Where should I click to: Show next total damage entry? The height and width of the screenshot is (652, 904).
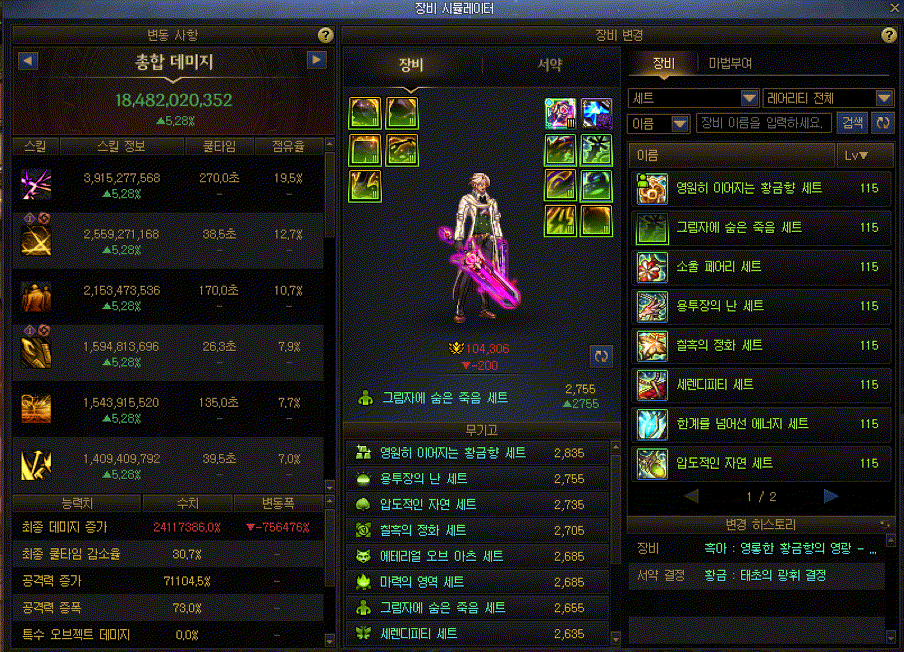tap(317, 61)
